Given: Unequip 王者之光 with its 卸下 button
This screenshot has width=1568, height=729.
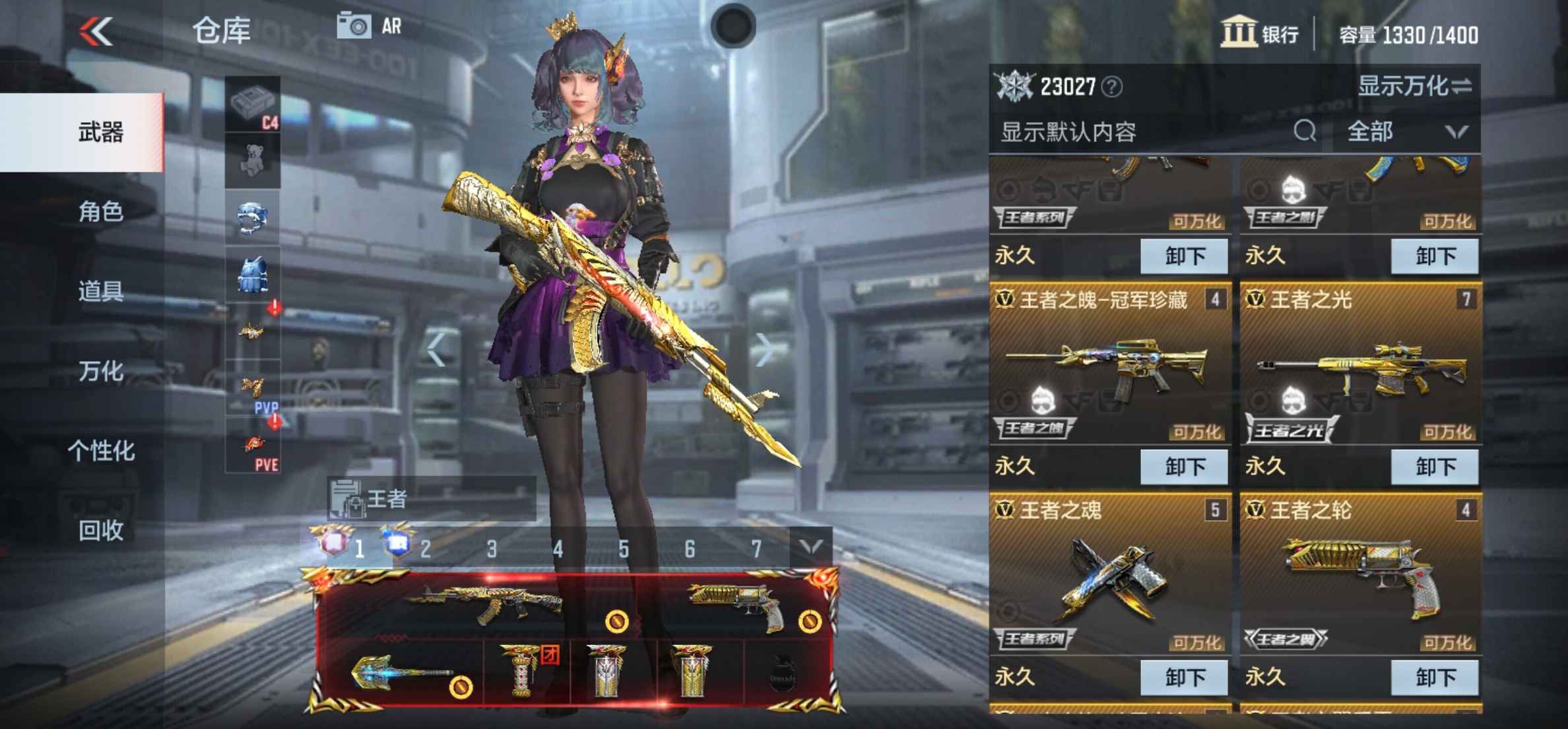Looking at the screenshot, I should point(1437,466).
